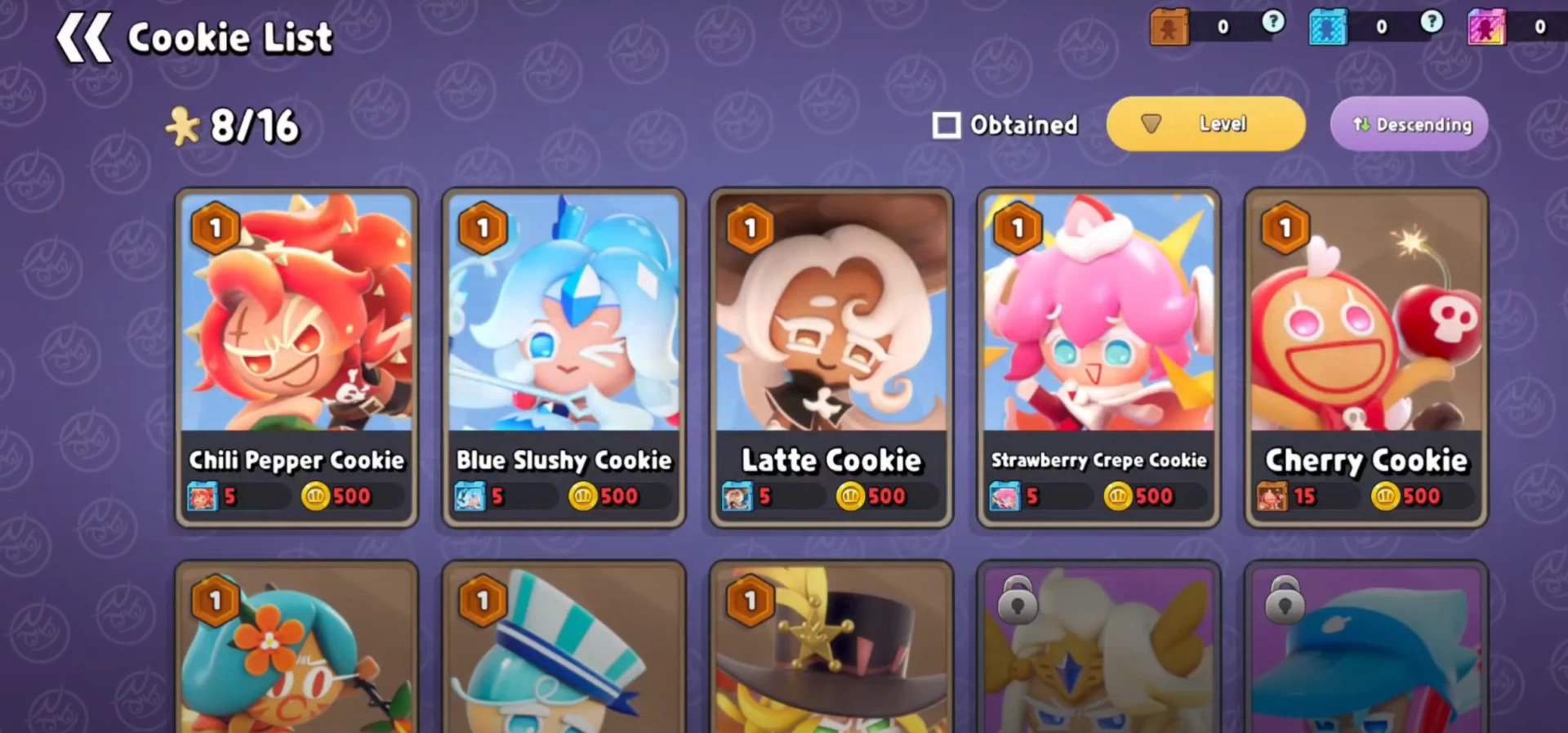The height and width of the screenshot is (733, 1568).
Task: Click the pink cookie box icon
Action: point(1486,27)
